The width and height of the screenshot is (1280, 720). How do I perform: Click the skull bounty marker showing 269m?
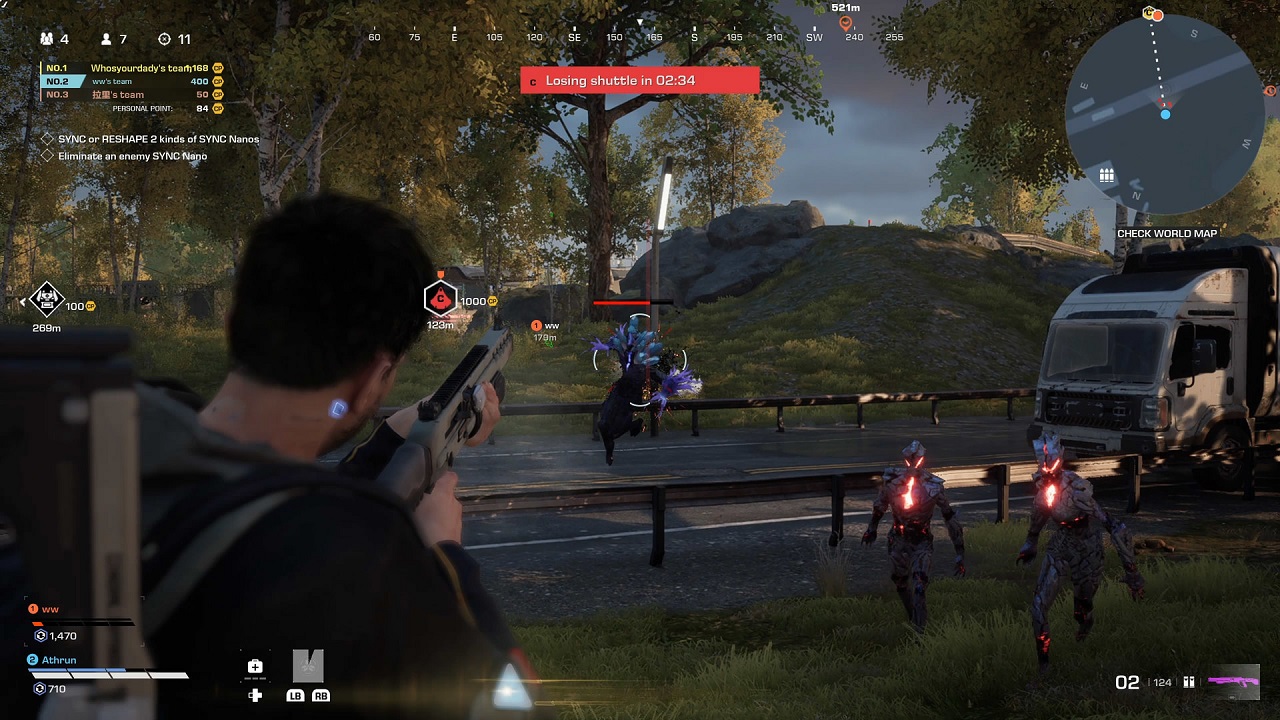click(46, 298)
